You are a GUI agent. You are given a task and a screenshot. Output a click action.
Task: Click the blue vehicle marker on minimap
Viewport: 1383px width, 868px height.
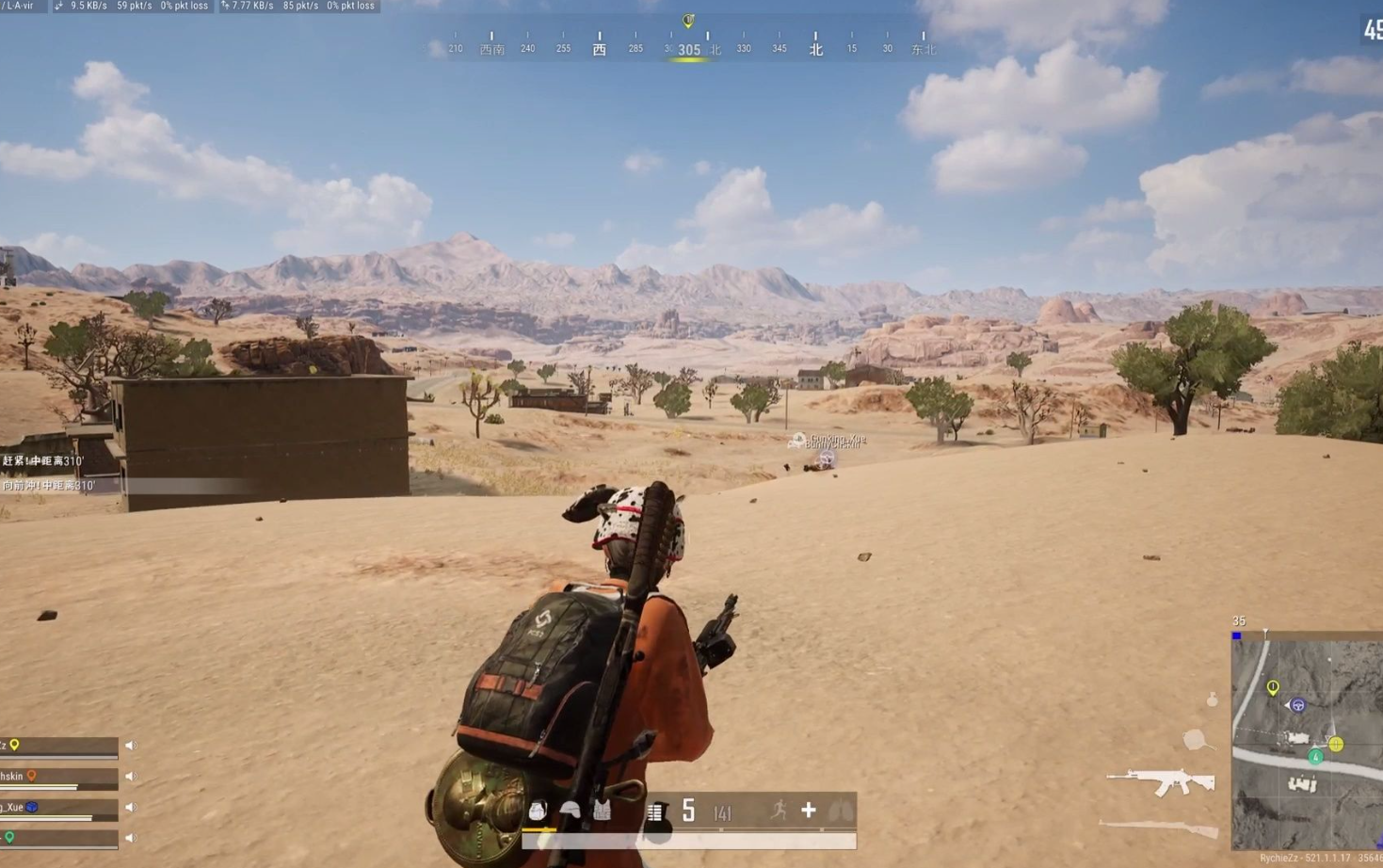pyautogui.click(x=1298, y=705)
